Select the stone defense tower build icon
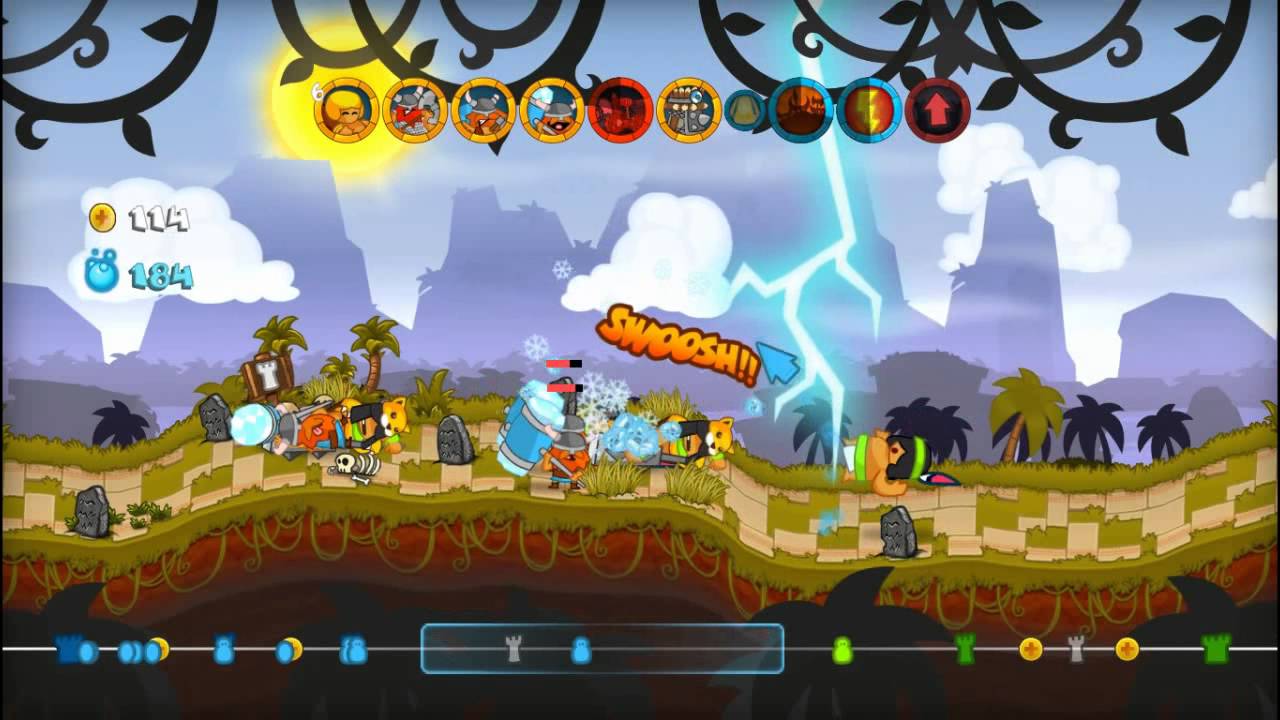 689,110
